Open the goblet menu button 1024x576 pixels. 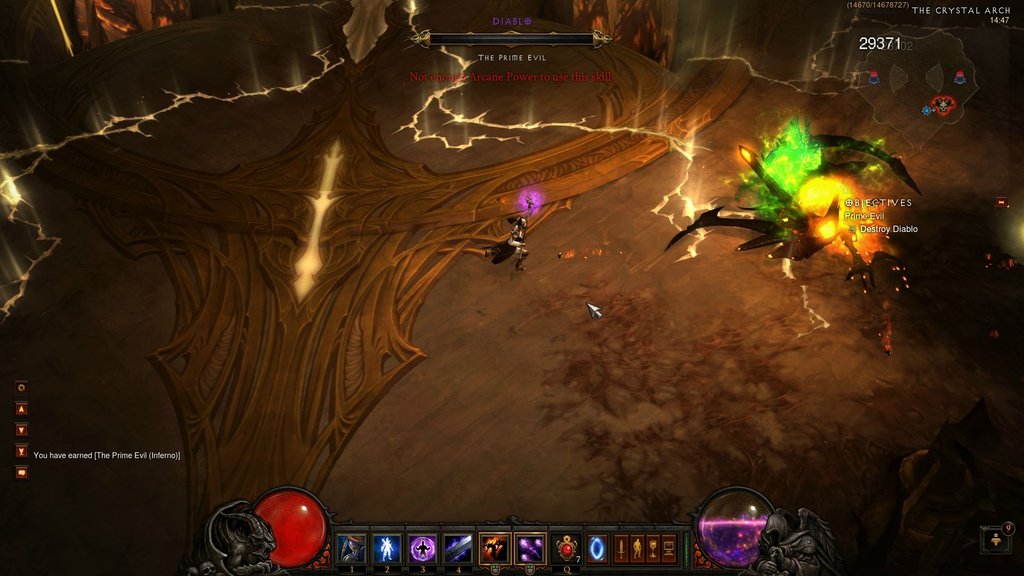[653, 548]
